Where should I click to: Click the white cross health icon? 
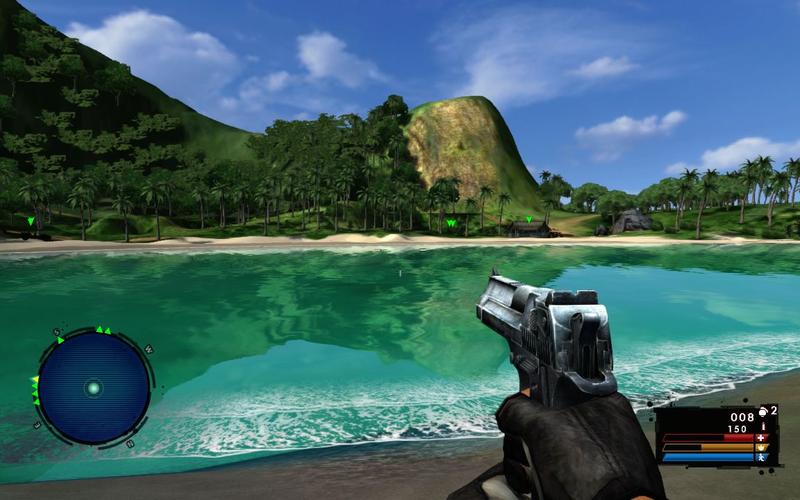[761, 437]
